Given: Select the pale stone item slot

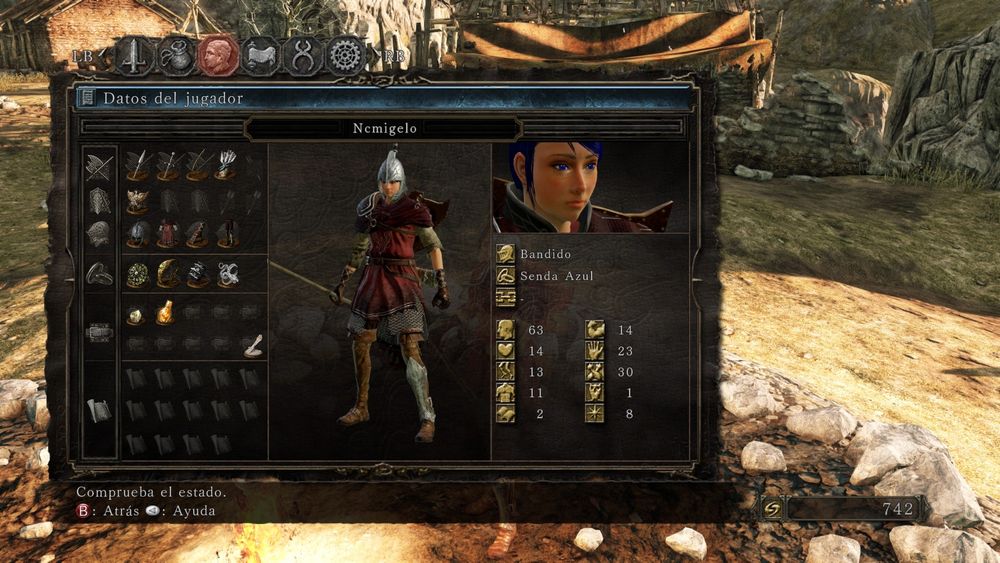Looking at the screenshot, I should (136, 316).
